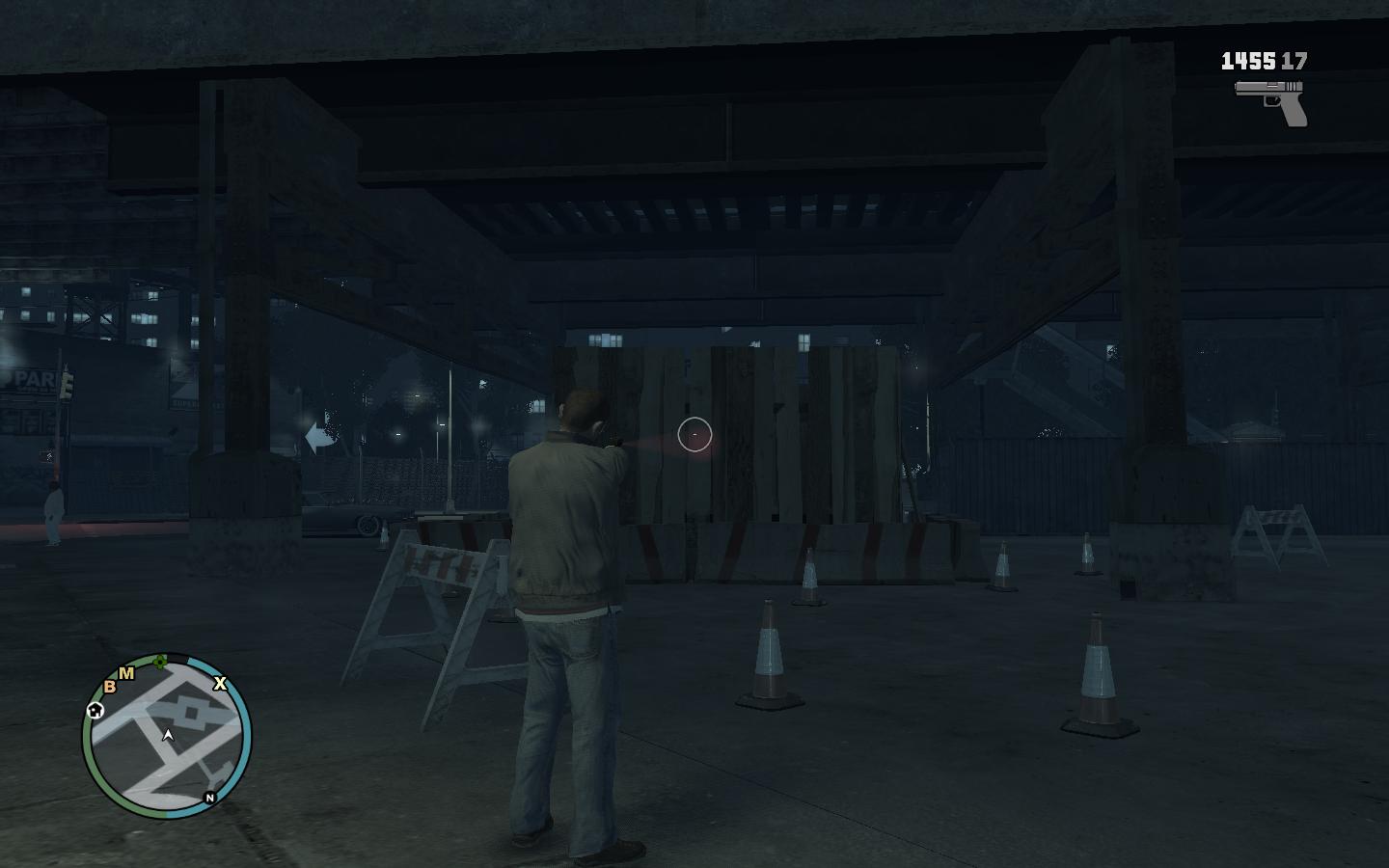Select the white player arrow on the radar
Screen dimensions: 1389x868
[168, 736]
